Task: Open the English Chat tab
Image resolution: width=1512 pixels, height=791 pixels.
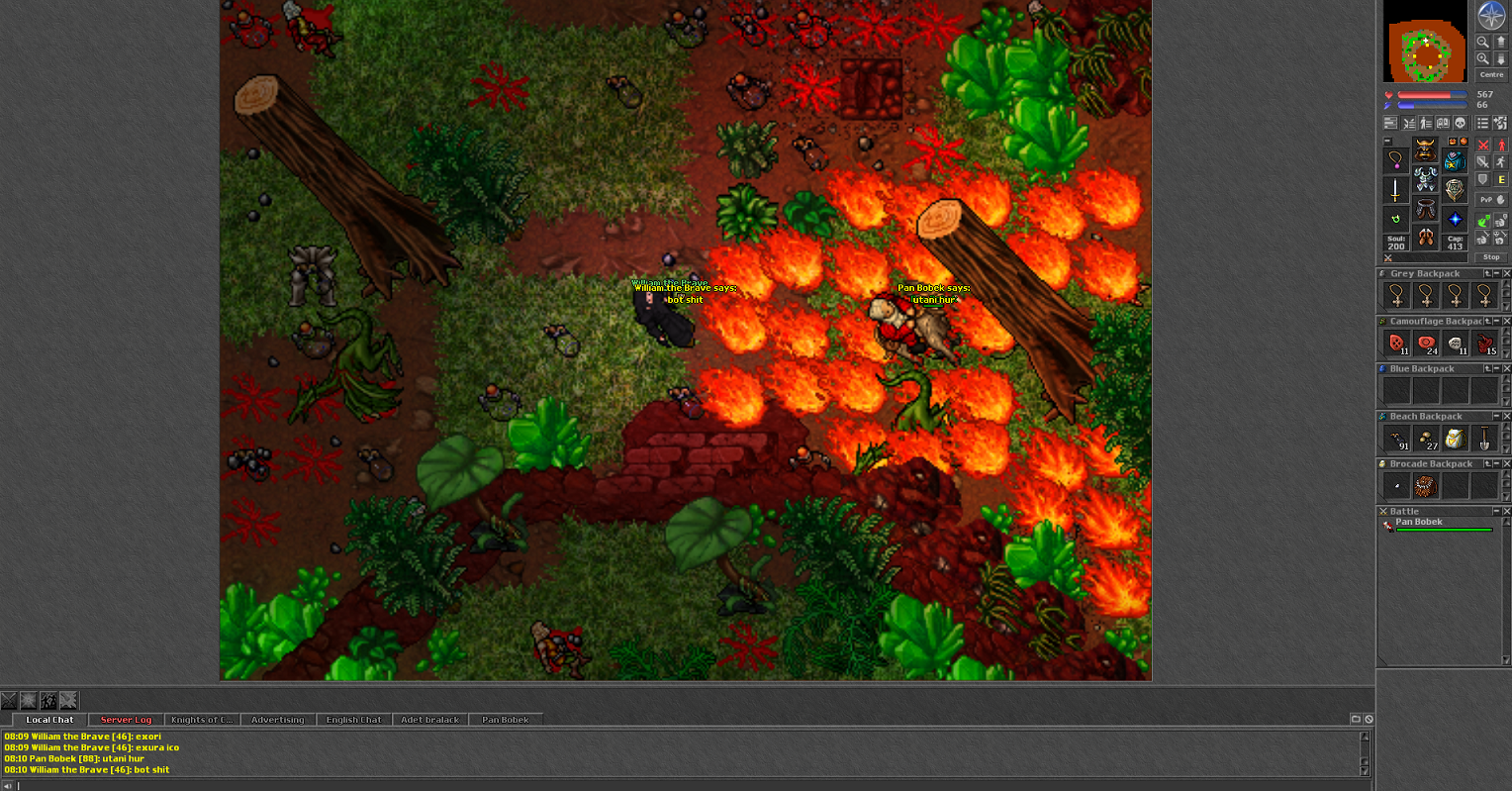Action: tap(353, 720)
